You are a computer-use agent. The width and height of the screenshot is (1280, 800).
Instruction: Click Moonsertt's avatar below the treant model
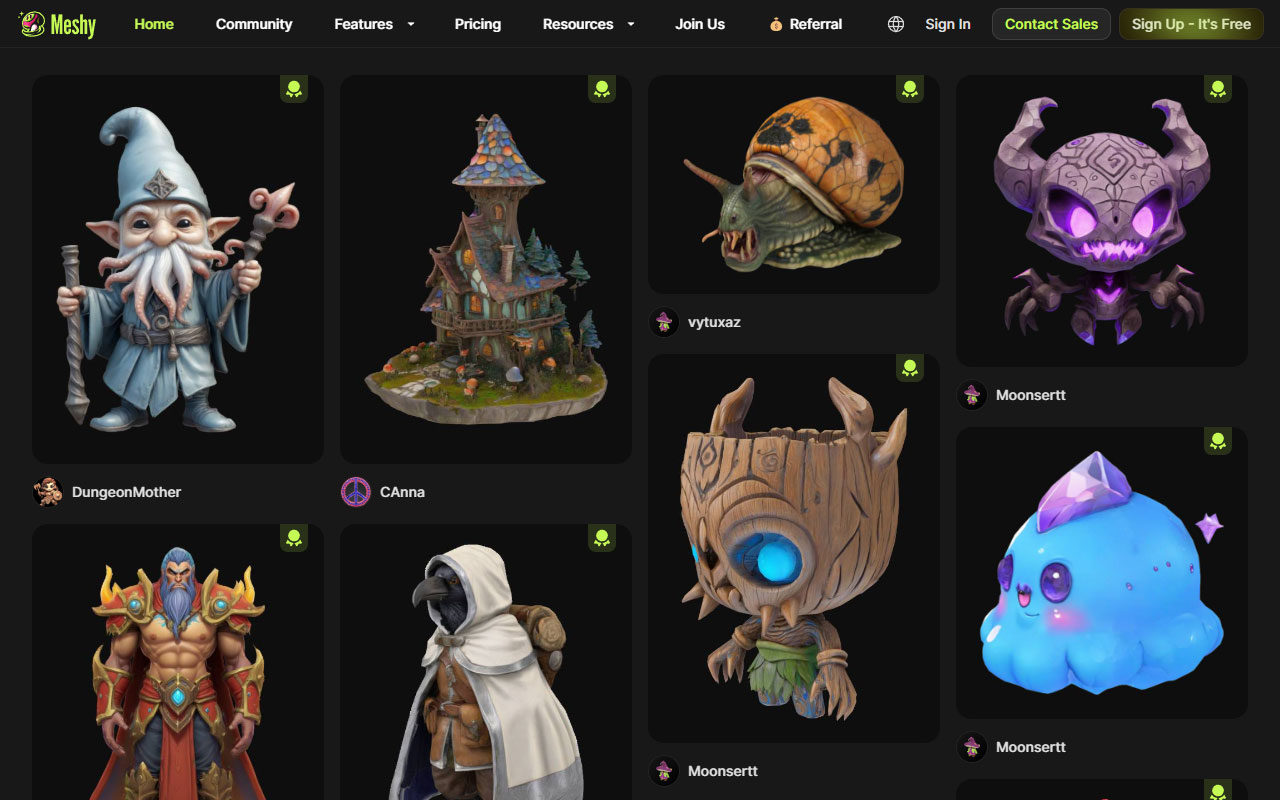pyautogui.click(x=663, y=771)
